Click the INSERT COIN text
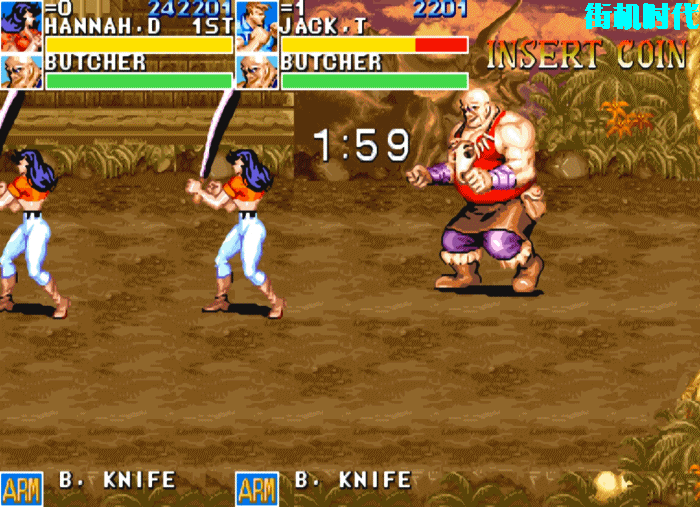The height and width of the screenshot is (507, 700). pyautogui.click(x=586, y=56)
